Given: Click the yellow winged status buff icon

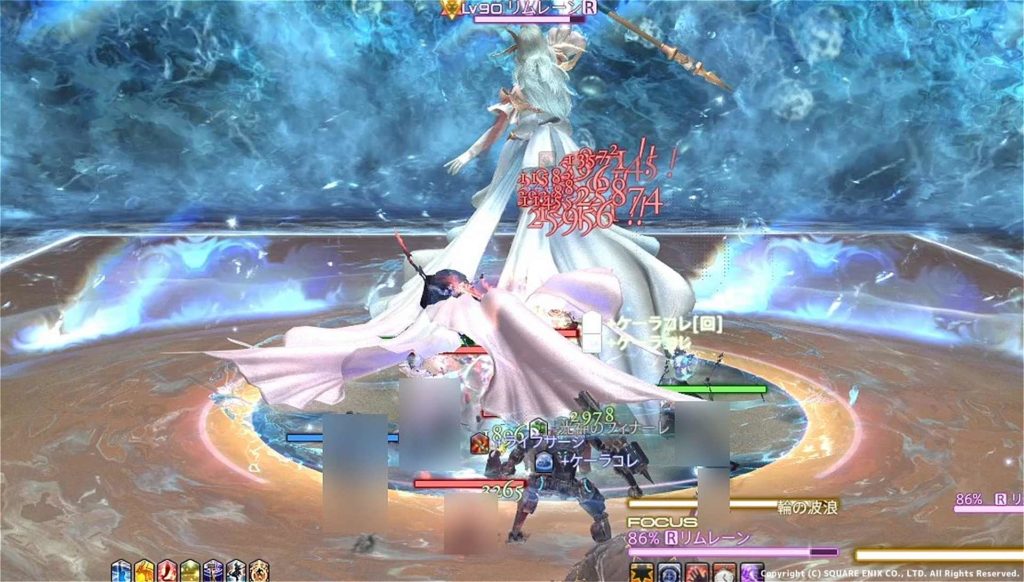Looking at the screenshot, I should click(x=144, y=572).
